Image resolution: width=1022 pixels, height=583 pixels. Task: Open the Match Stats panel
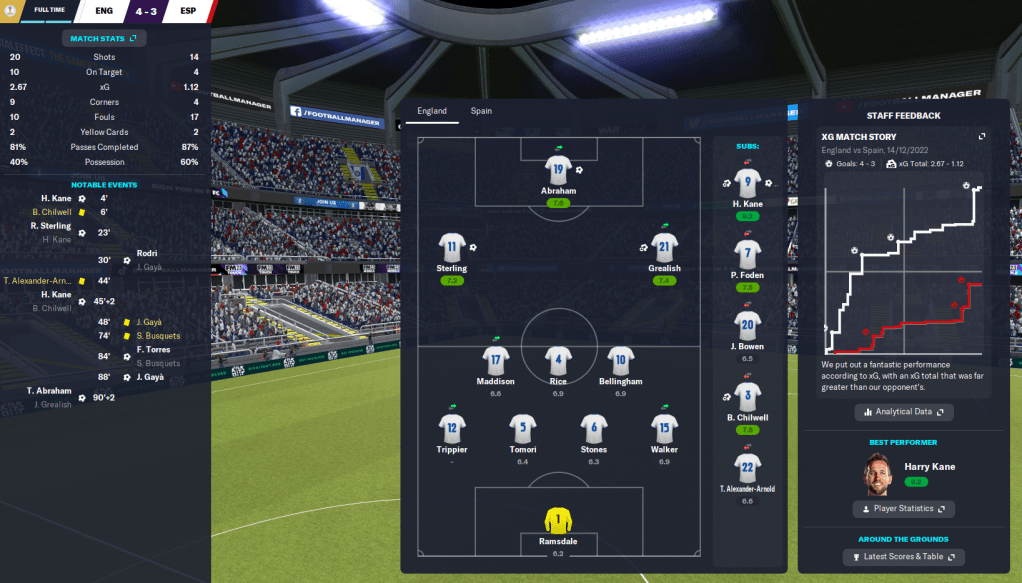click(104, 38)
